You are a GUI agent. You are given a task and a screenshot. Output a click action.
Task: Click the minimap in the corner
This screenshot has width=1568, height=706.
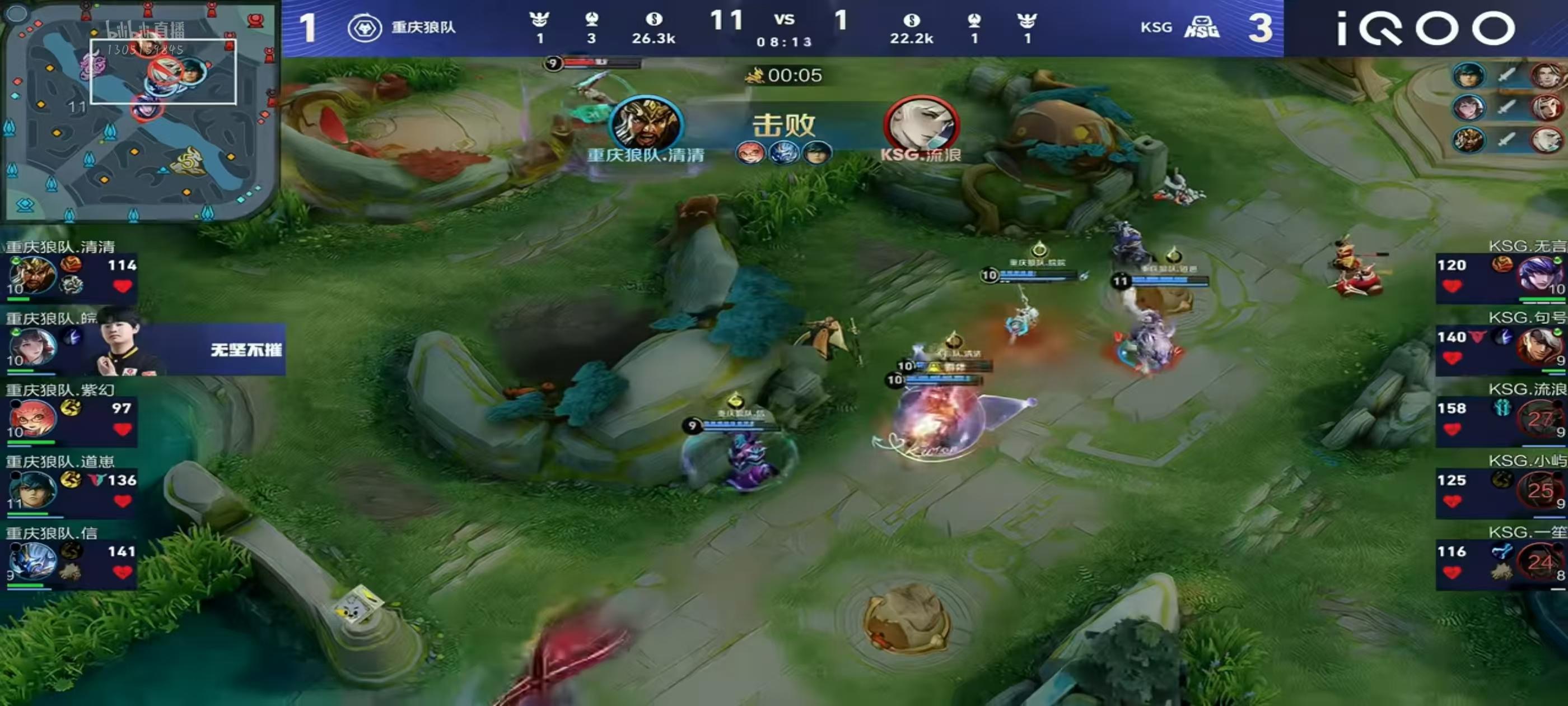139,111
